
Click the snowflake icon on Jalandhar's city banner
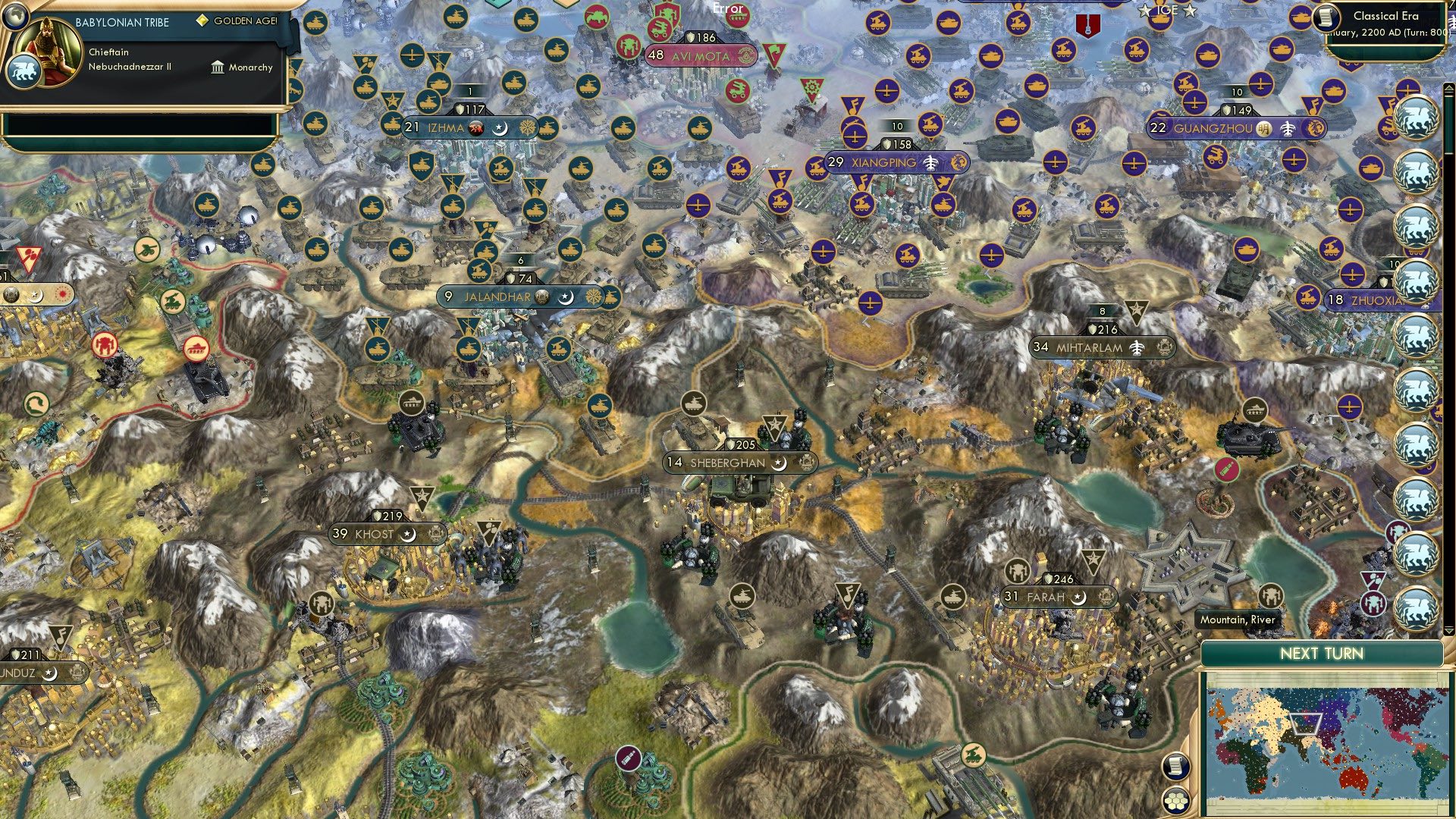tap(594, 297)
